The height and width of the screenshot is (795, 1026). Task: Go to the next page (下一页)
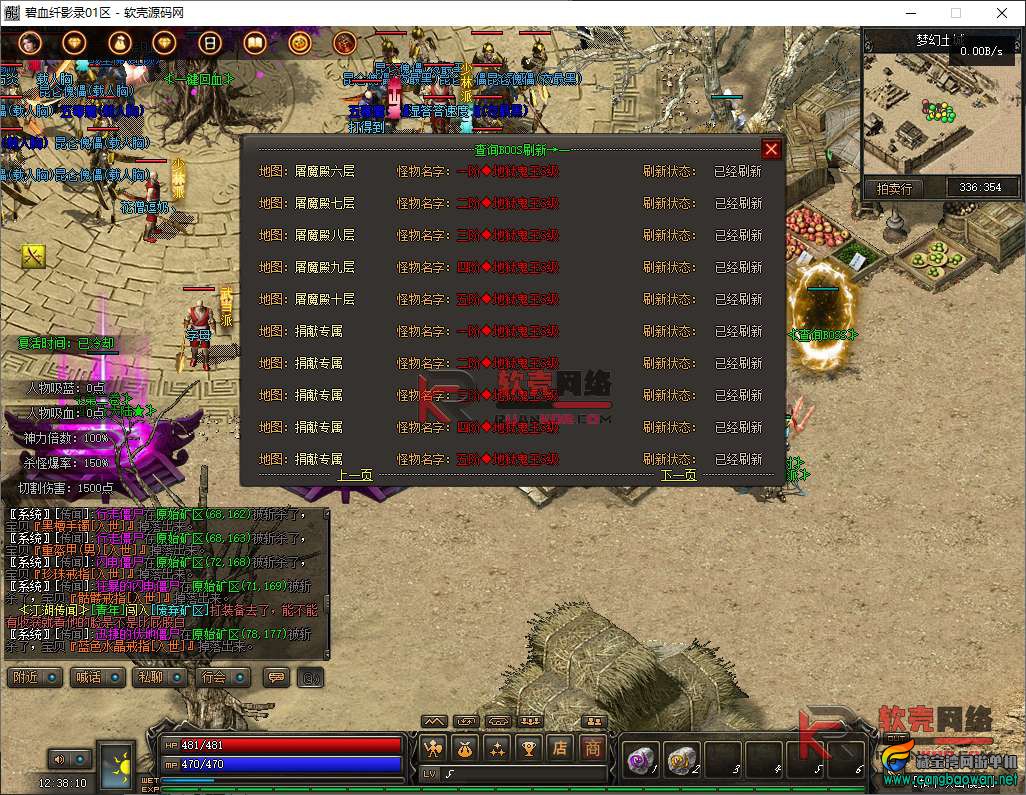point(679,475)
